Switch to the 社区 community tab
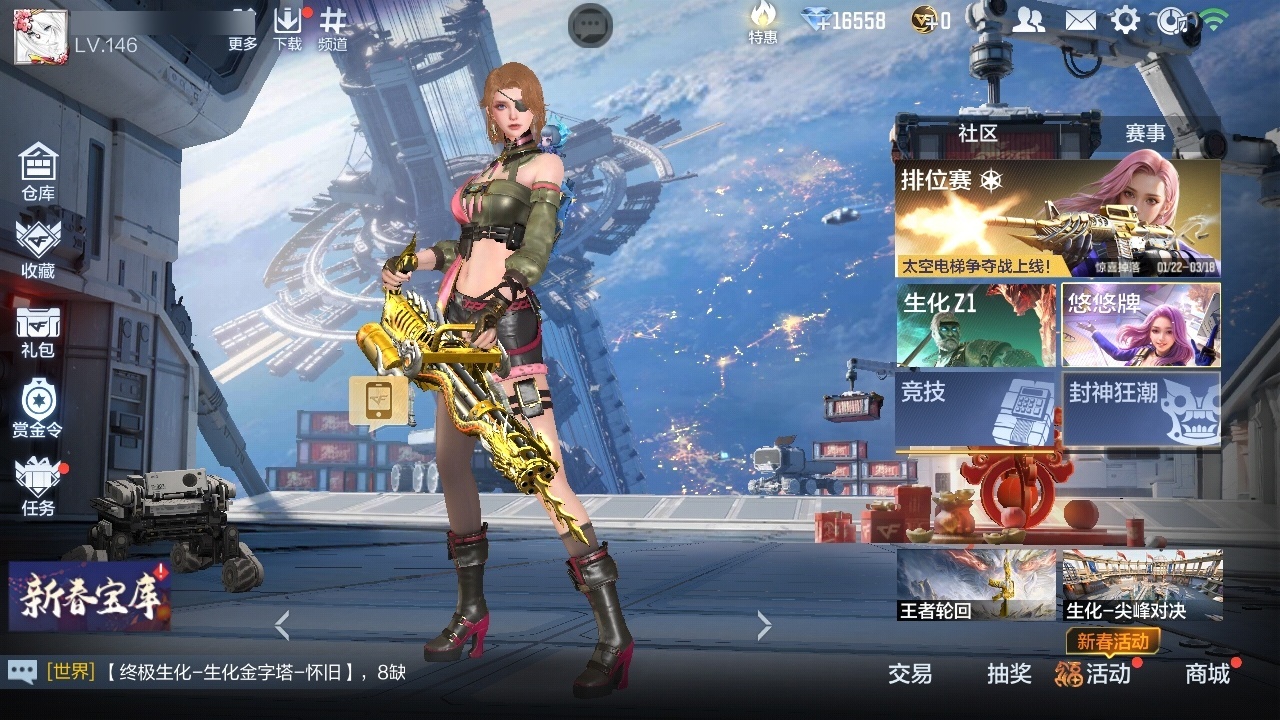Screen dimensions: 1280x720 [x=977, y=133]
